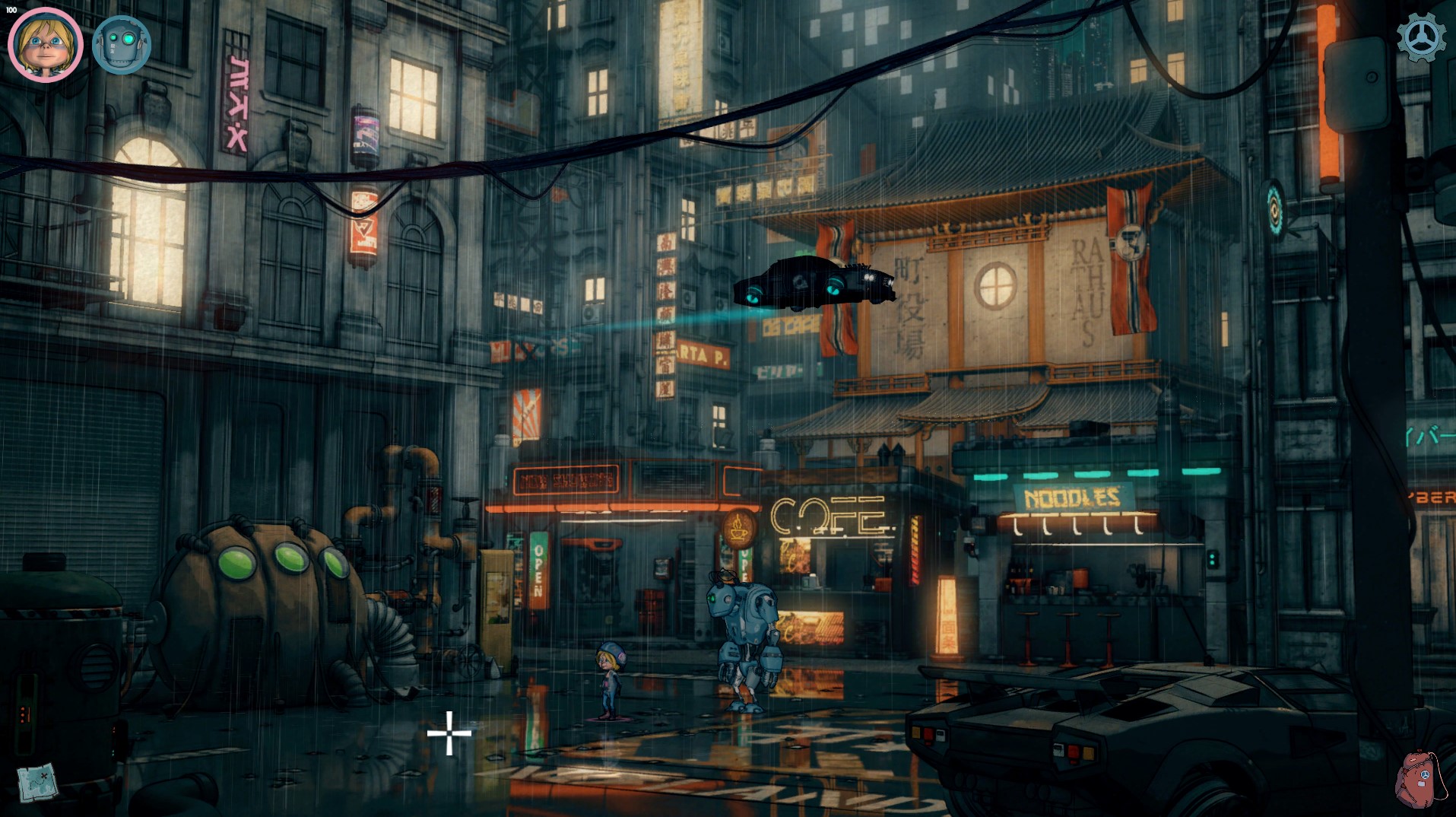This screenshot has width=1456, height=817.
Task: Open the map in the bottom-left corner
Action: click(x=36, y=782)
